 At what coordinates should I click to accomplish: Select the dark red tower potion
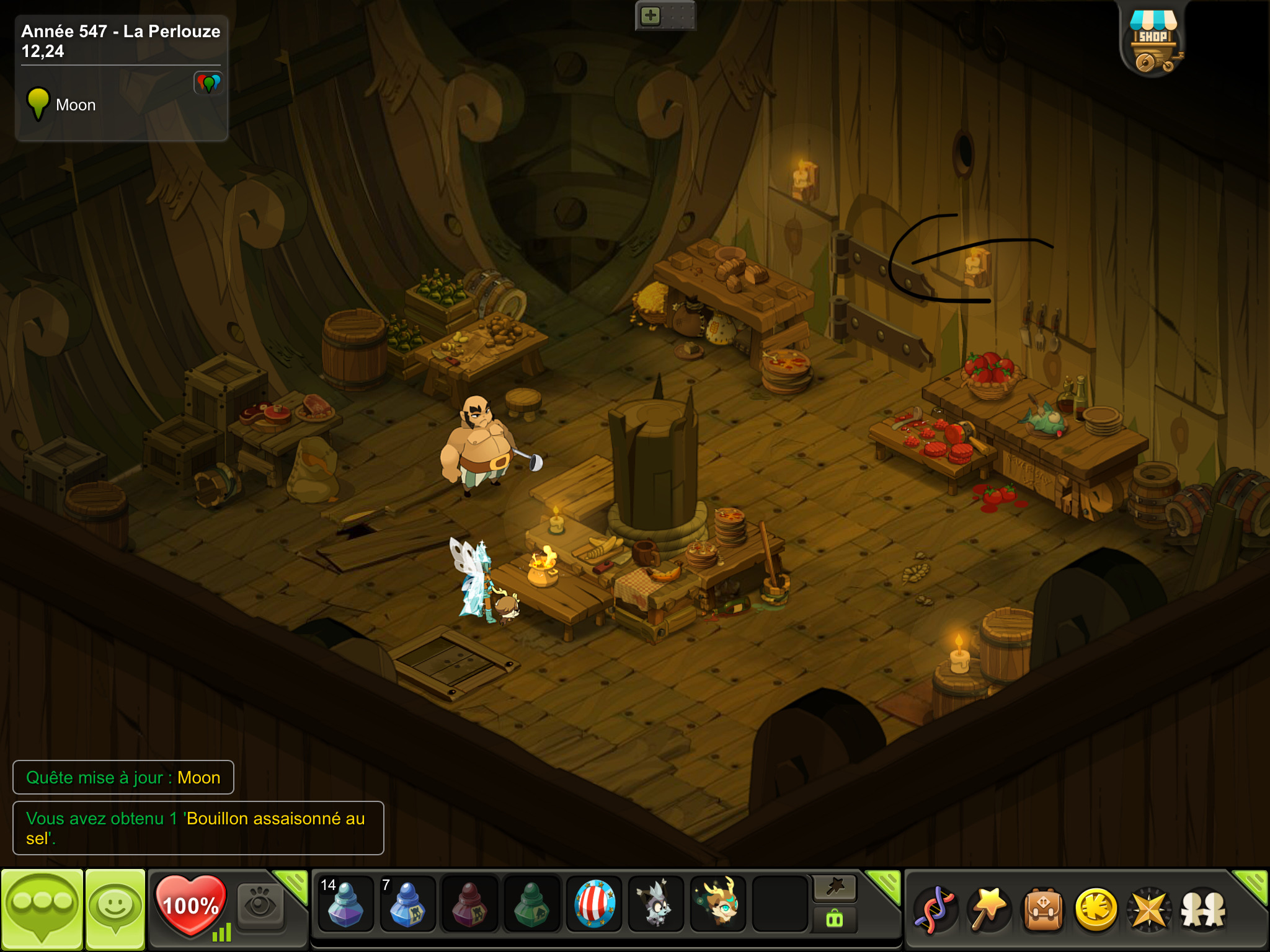[469, 905]
